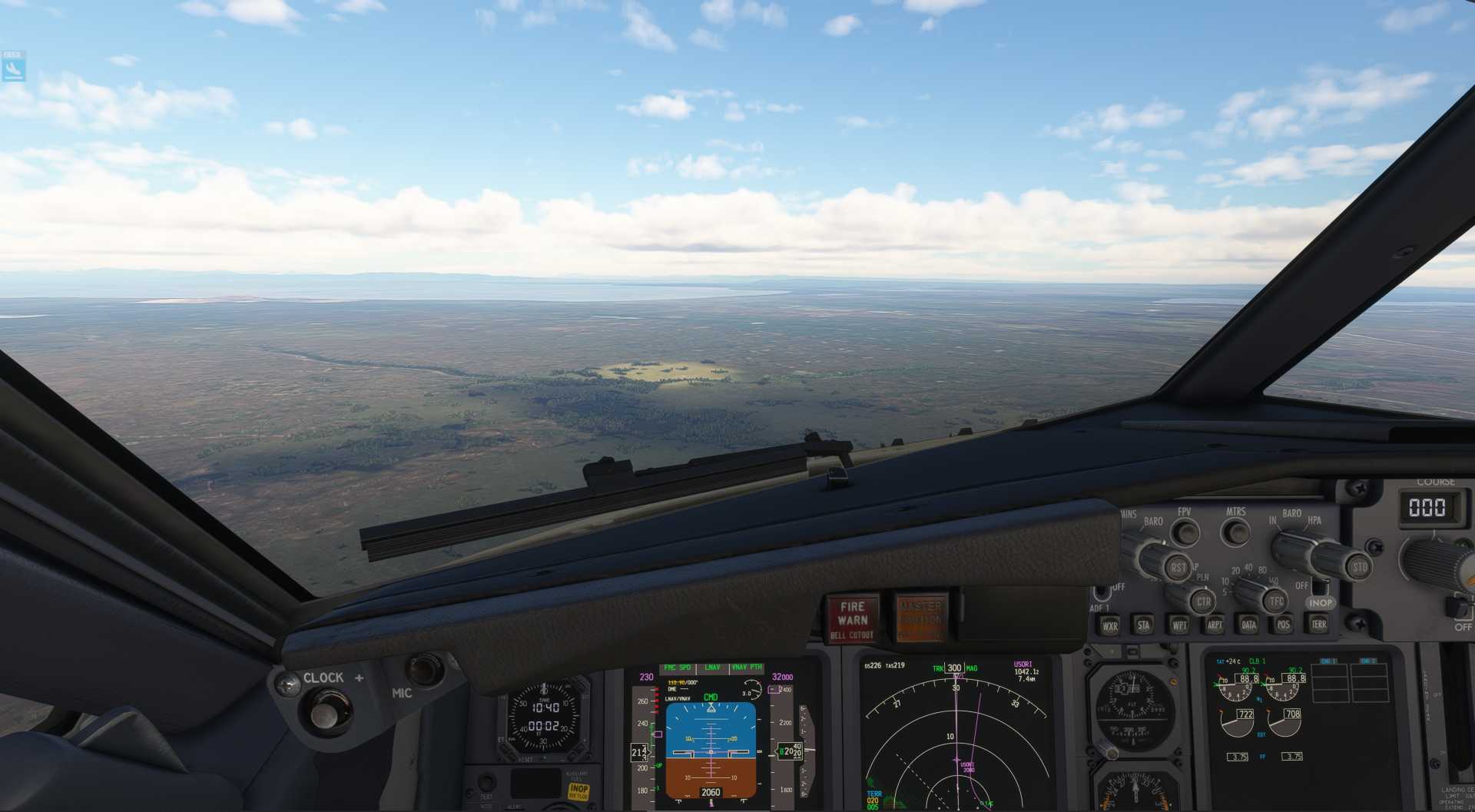
Task: Toggle the ARPT airports map button
Action: coord(1214,625)
